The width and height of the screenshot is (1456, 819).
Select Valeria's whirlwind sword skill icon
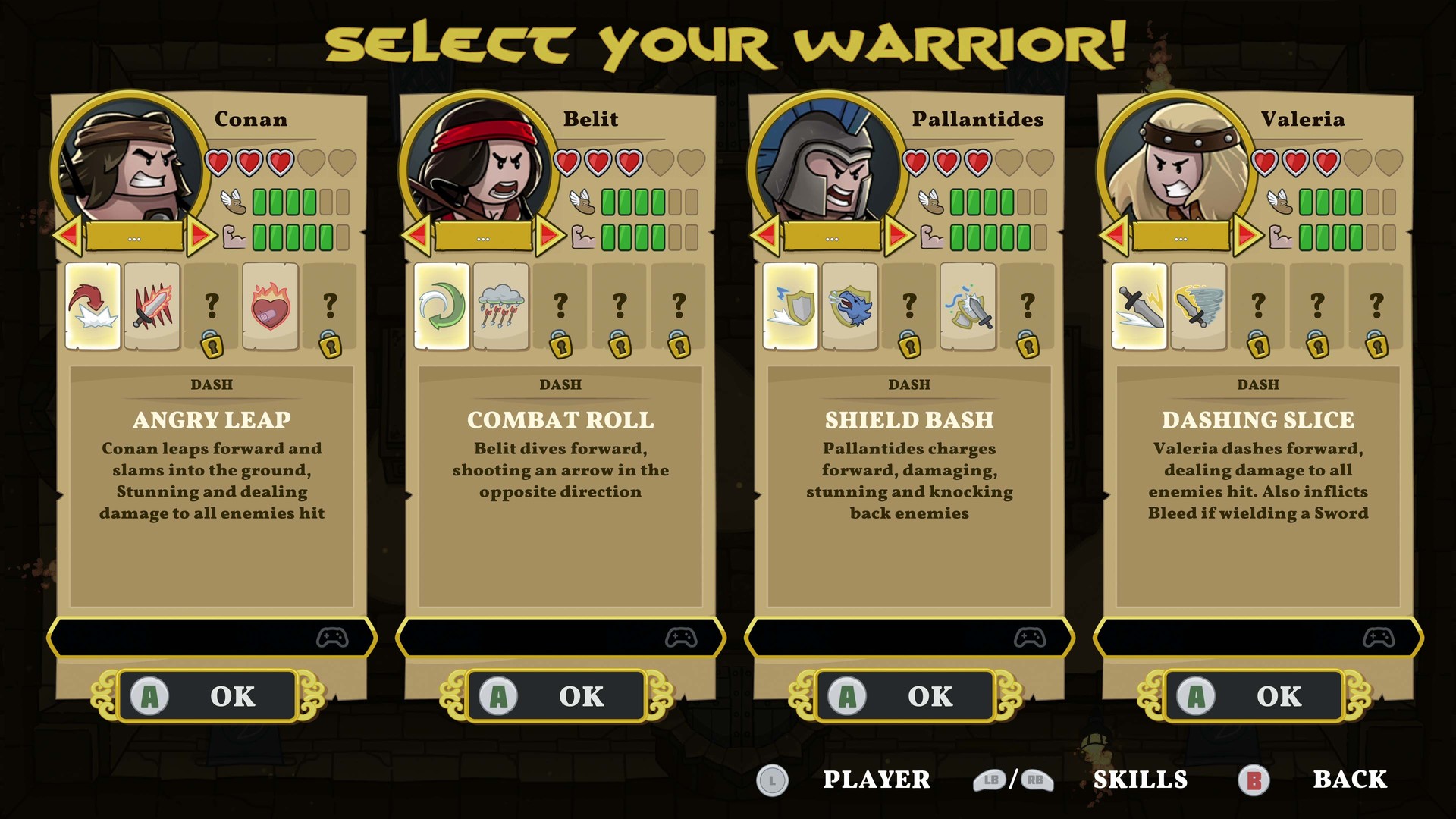click(1197, 306)
